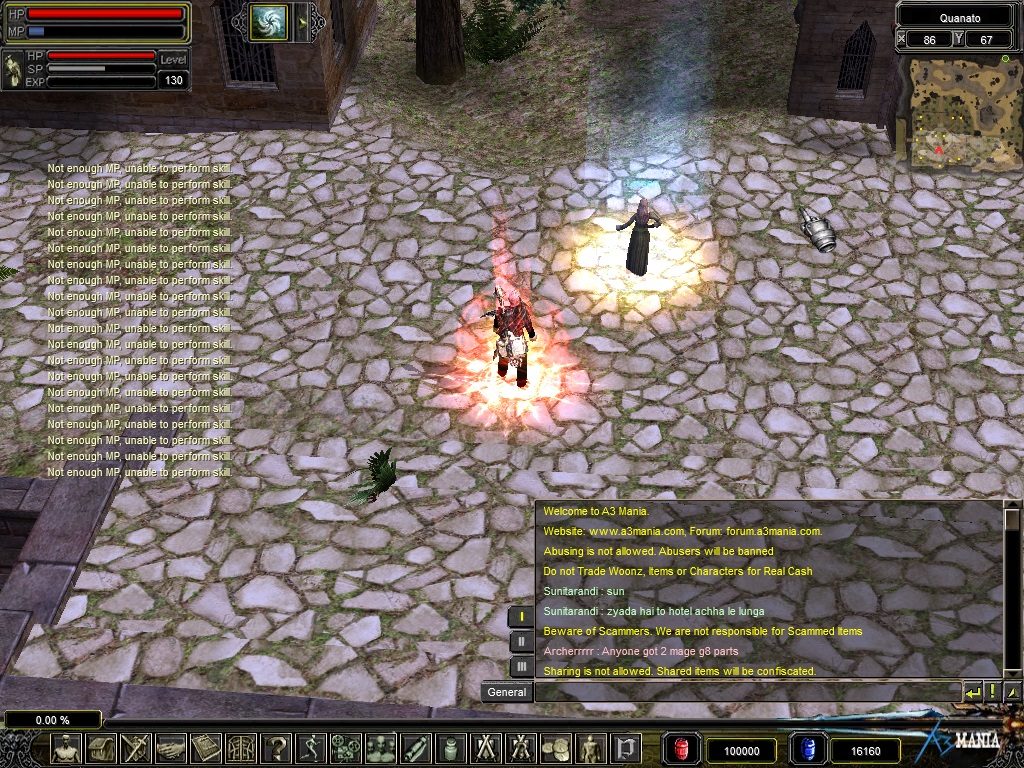Image resolution: width=1024 pixels, height=768 pixels.
Task: Use the red HP potion slot
Action: tap(683, 750)
